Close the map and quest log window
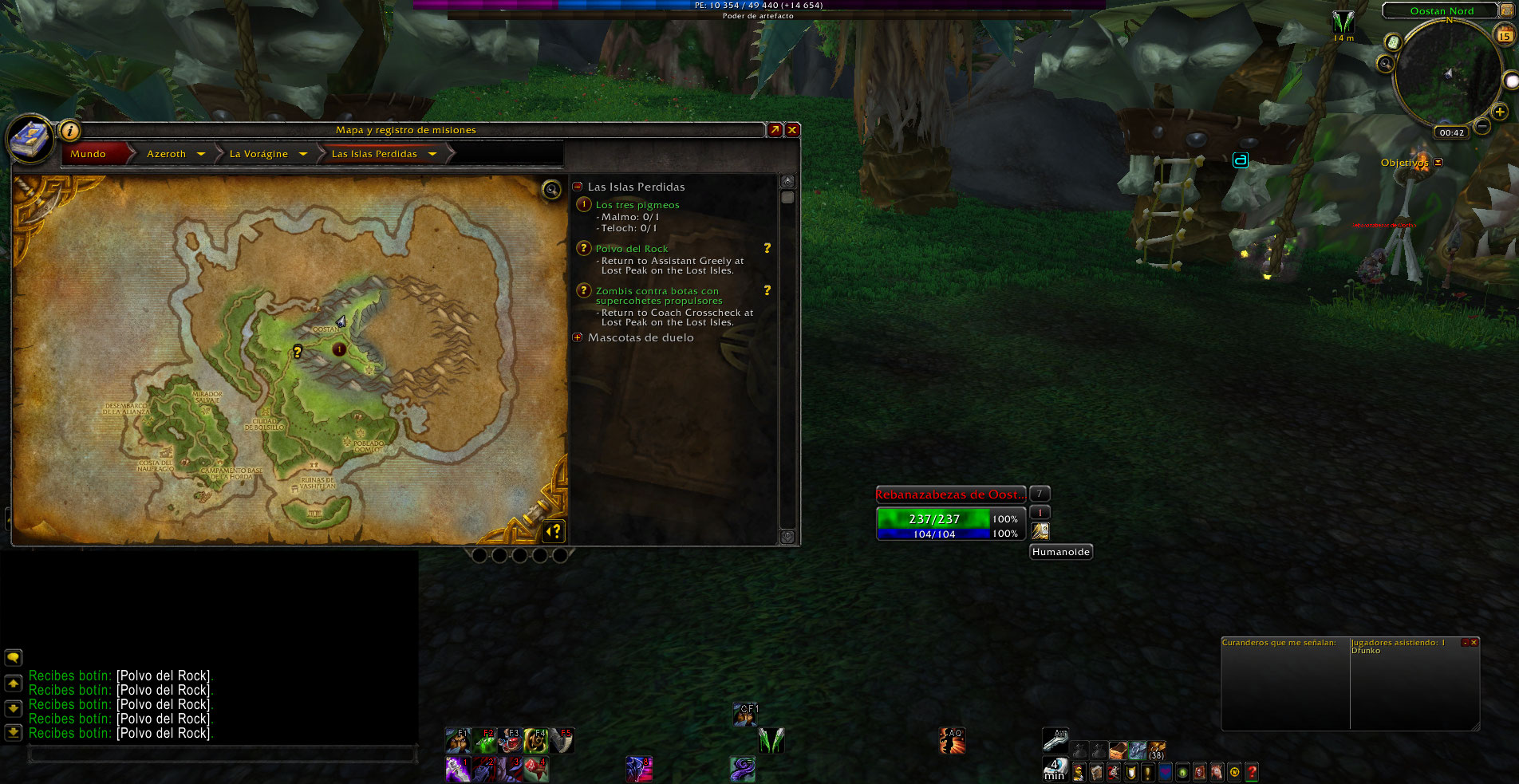This screenshot has width=1519, height=784. 792,130
